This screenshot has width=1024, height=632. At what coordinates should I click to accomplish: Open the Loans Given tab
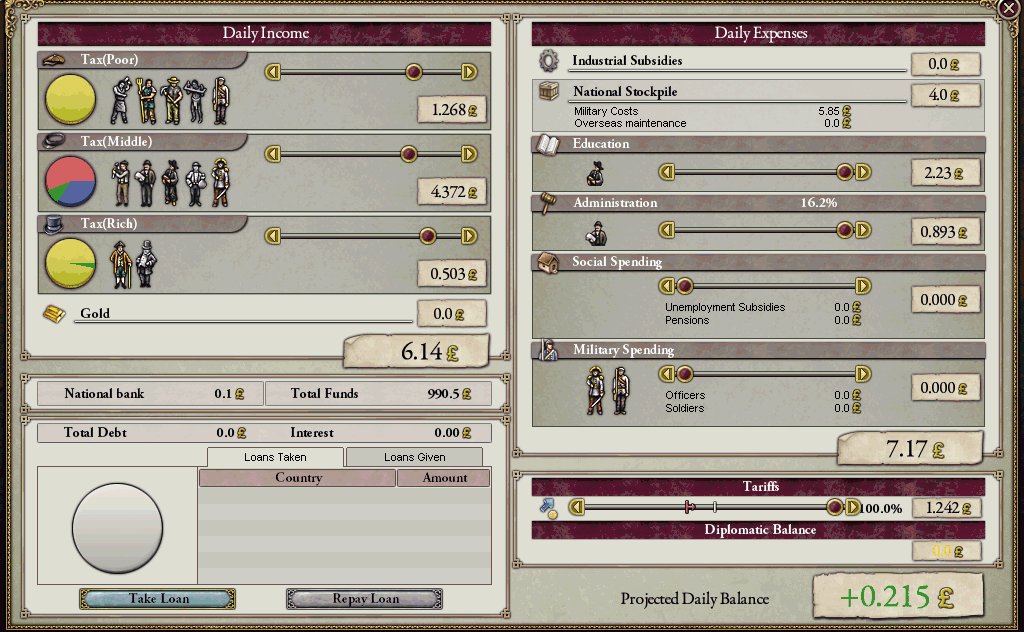pos(414,457)
